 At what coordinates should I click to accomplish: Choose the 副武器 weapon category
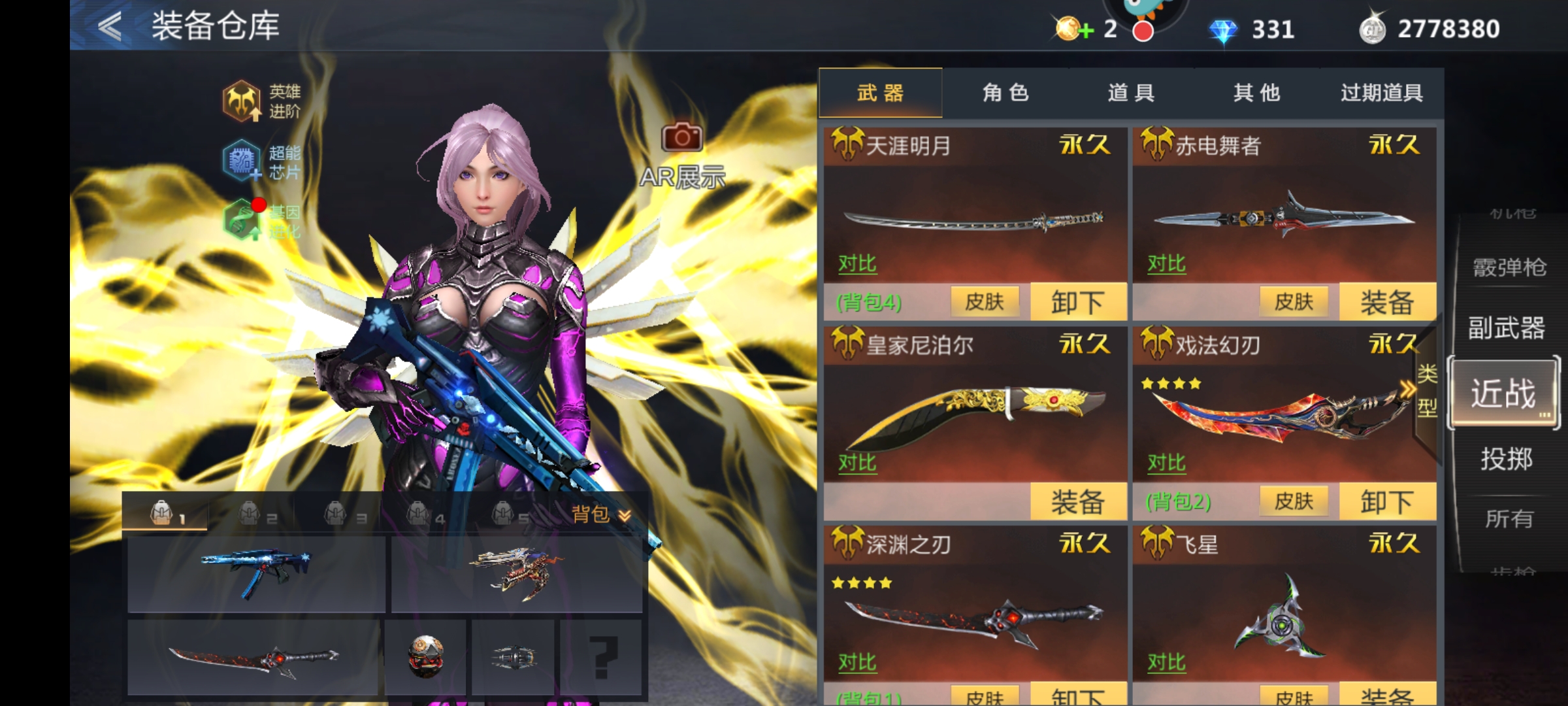pyautogui.click(x=1507, y=328)
